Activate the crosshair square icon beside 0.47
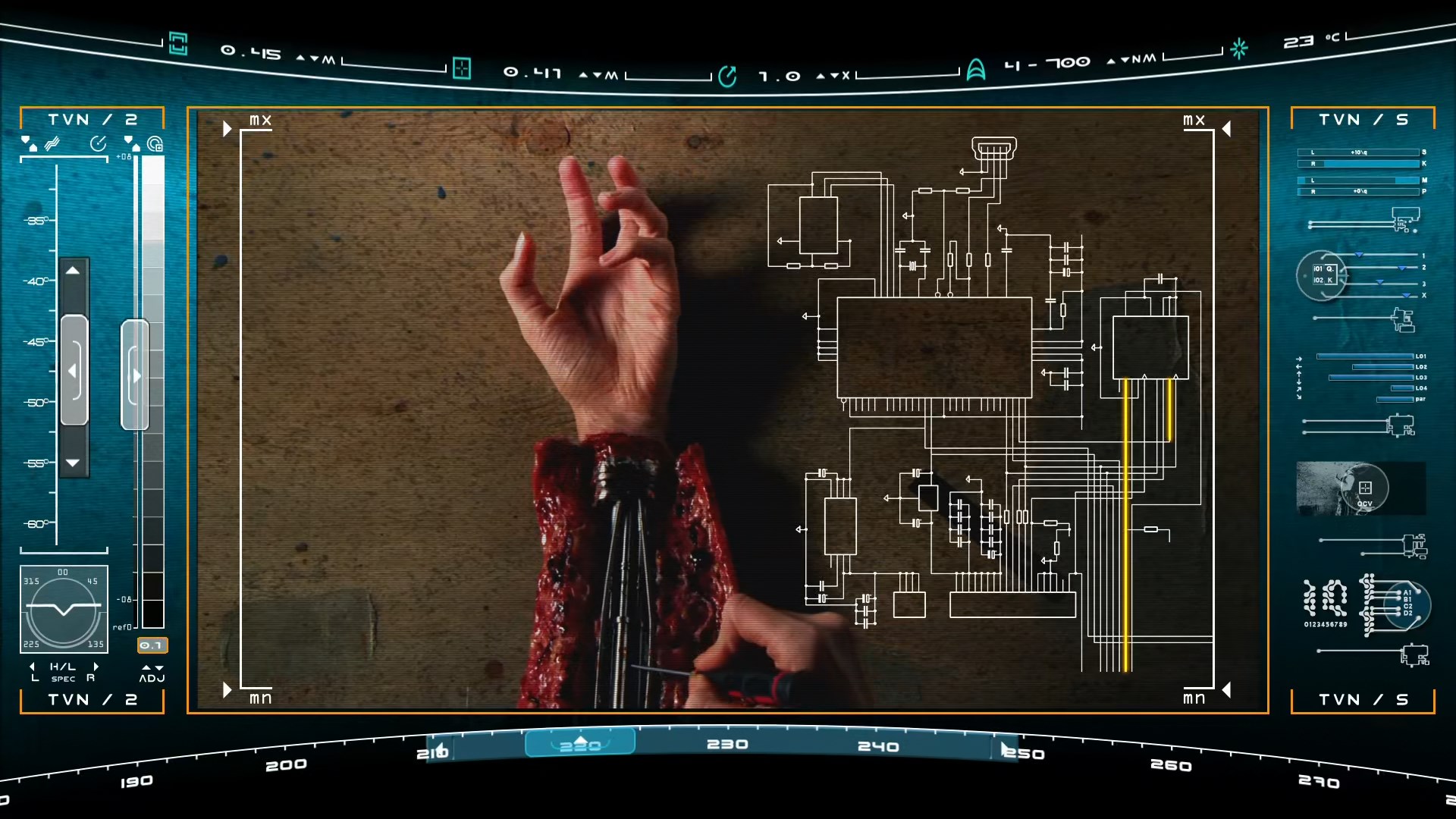The image size is (1456, 819). [462, 68]
